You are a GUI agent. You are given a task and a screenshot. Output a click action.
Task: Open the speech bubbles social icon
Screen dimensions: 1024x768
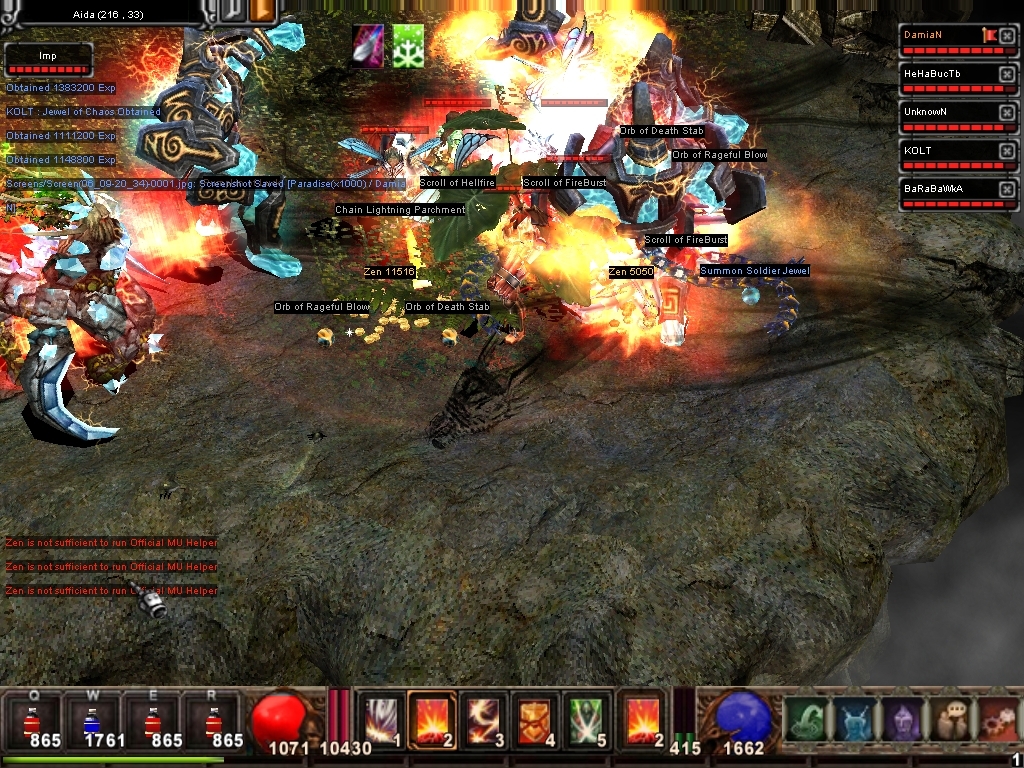tap(949, 720)
